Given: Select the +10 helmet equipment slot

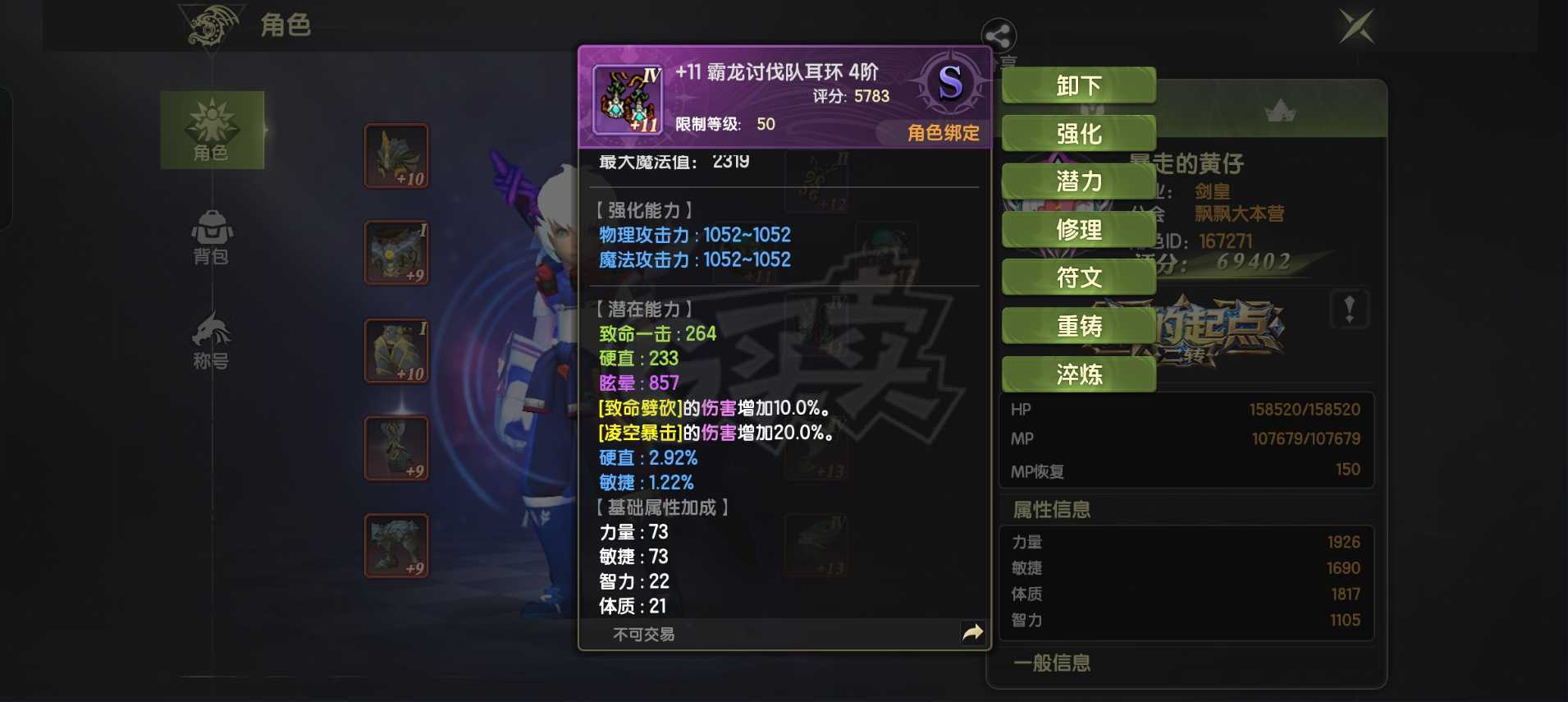Looking at the screenshot, I should pos(396,155).
